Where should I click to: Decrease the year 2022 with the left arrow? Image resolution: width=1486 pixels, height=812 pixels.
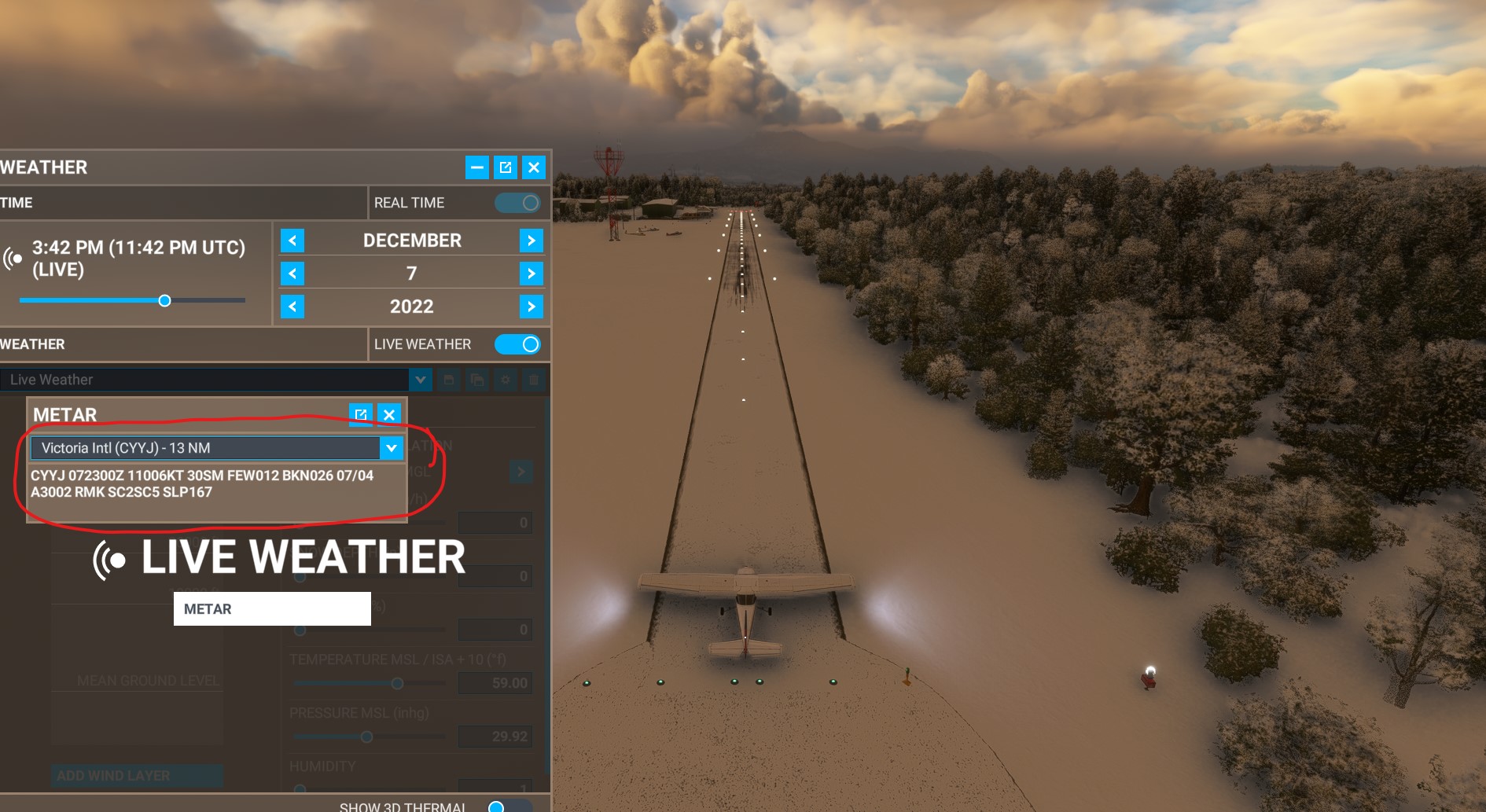(x=292, y=307)
